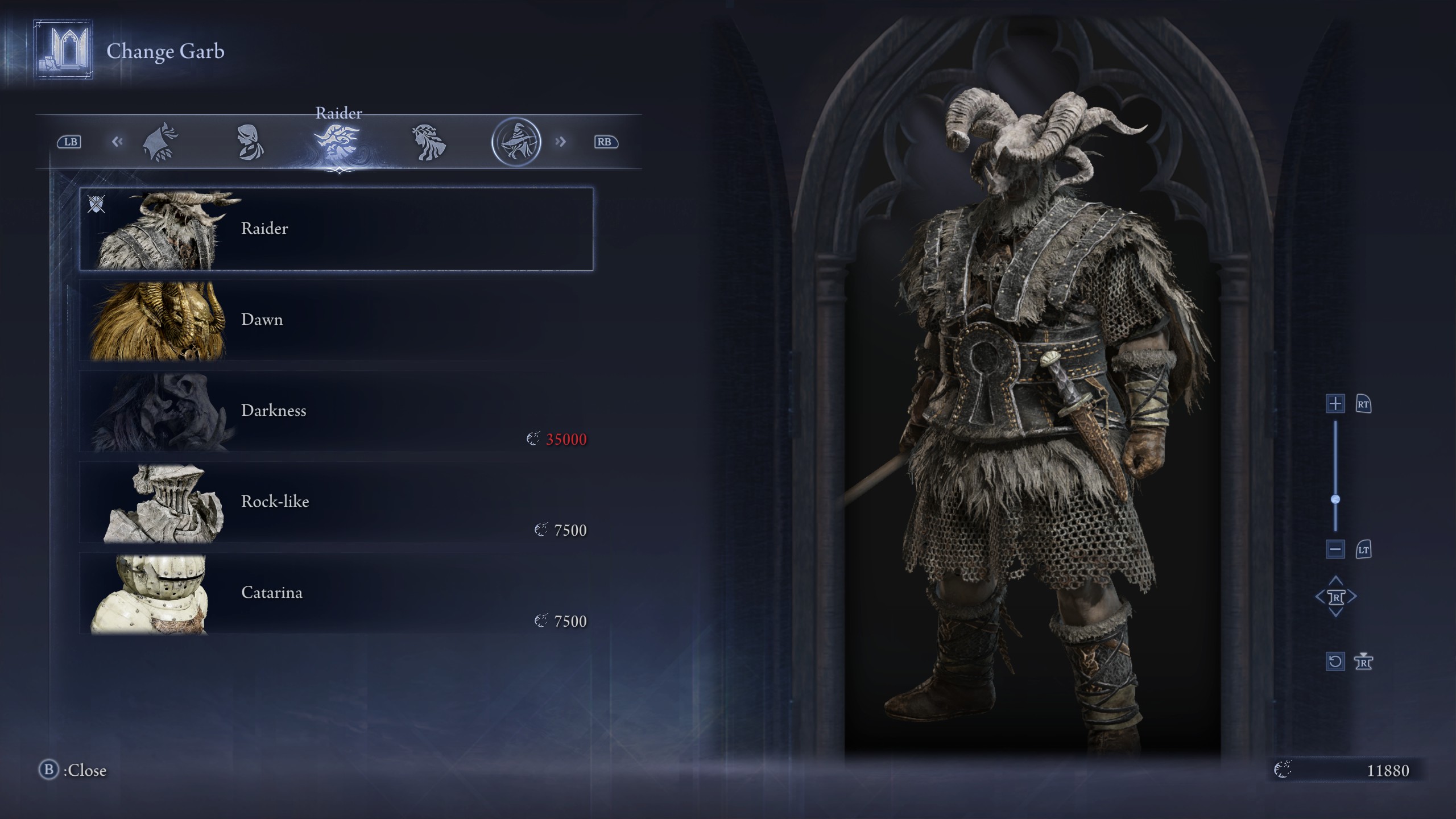Select the female head garb category icon
Screen dimensions: 1456x819
click(x=249, y=141)
